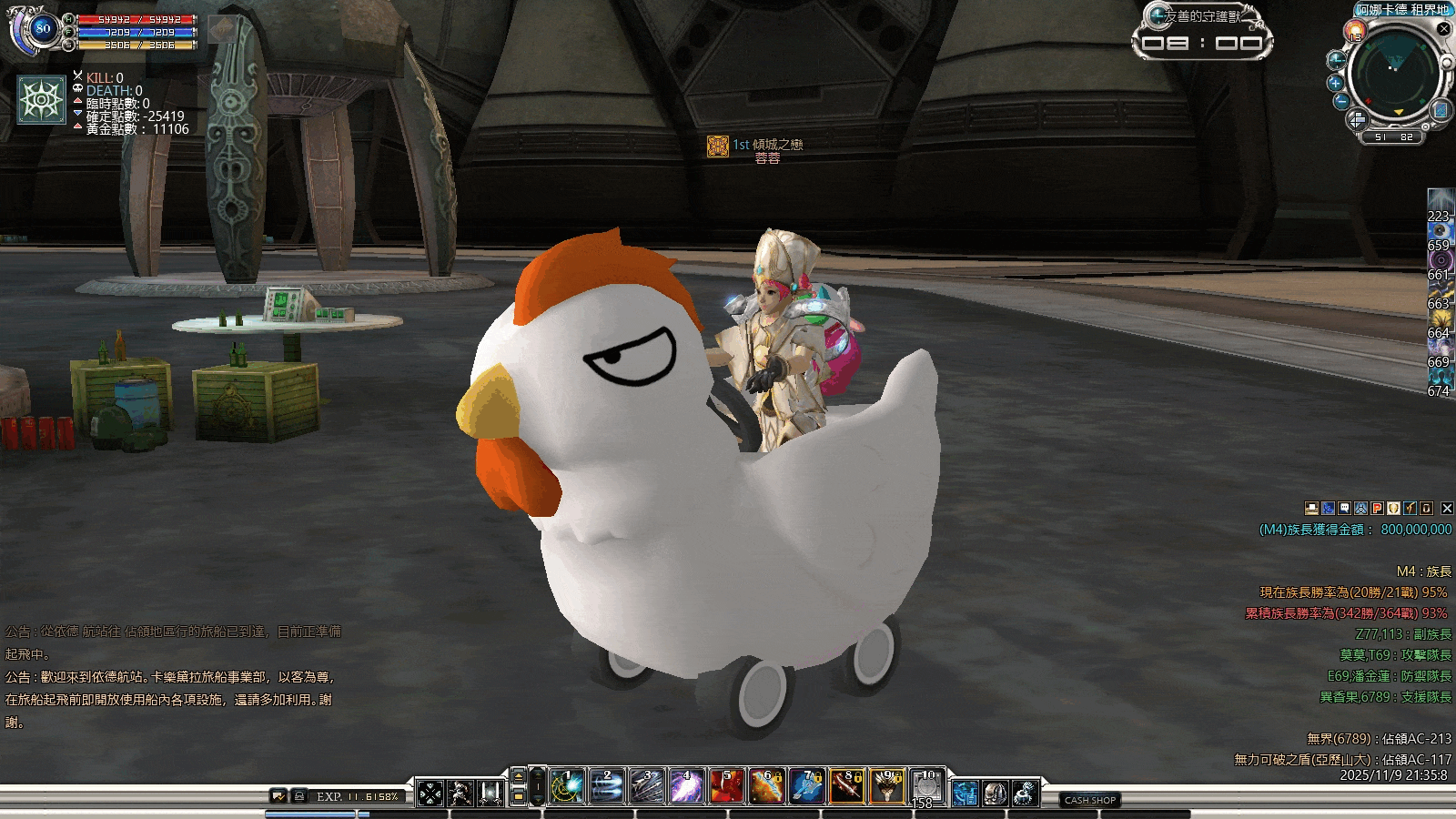Screen dimensions: 1456x819
Task: Click the sun icon on minimap frame
Action: 1354,33
